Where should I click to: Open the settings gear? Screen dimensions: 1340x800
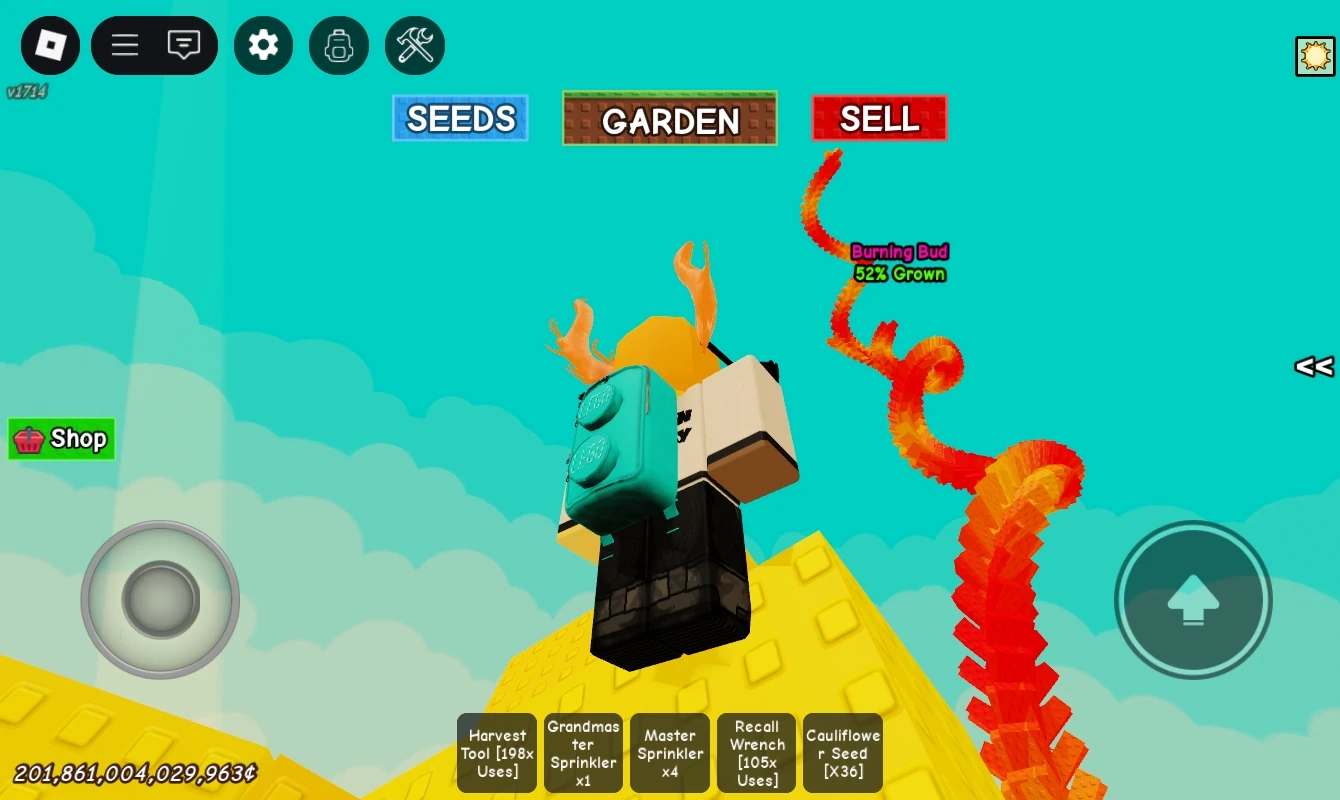point(263,45)
